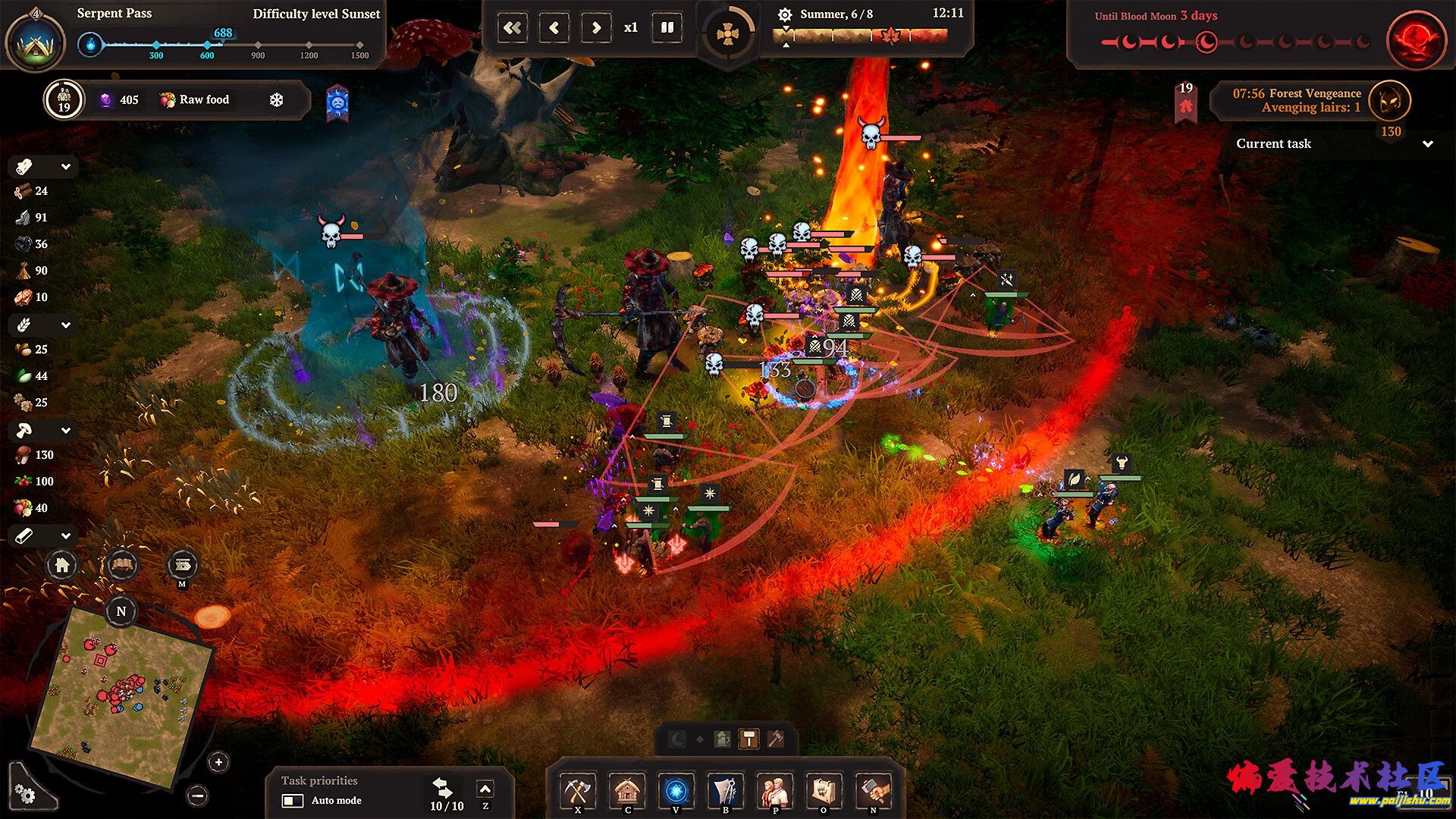Screen dimensions: 1456x819
Task: Toggle Auto mode for task priorities
Action: [293, 801]
